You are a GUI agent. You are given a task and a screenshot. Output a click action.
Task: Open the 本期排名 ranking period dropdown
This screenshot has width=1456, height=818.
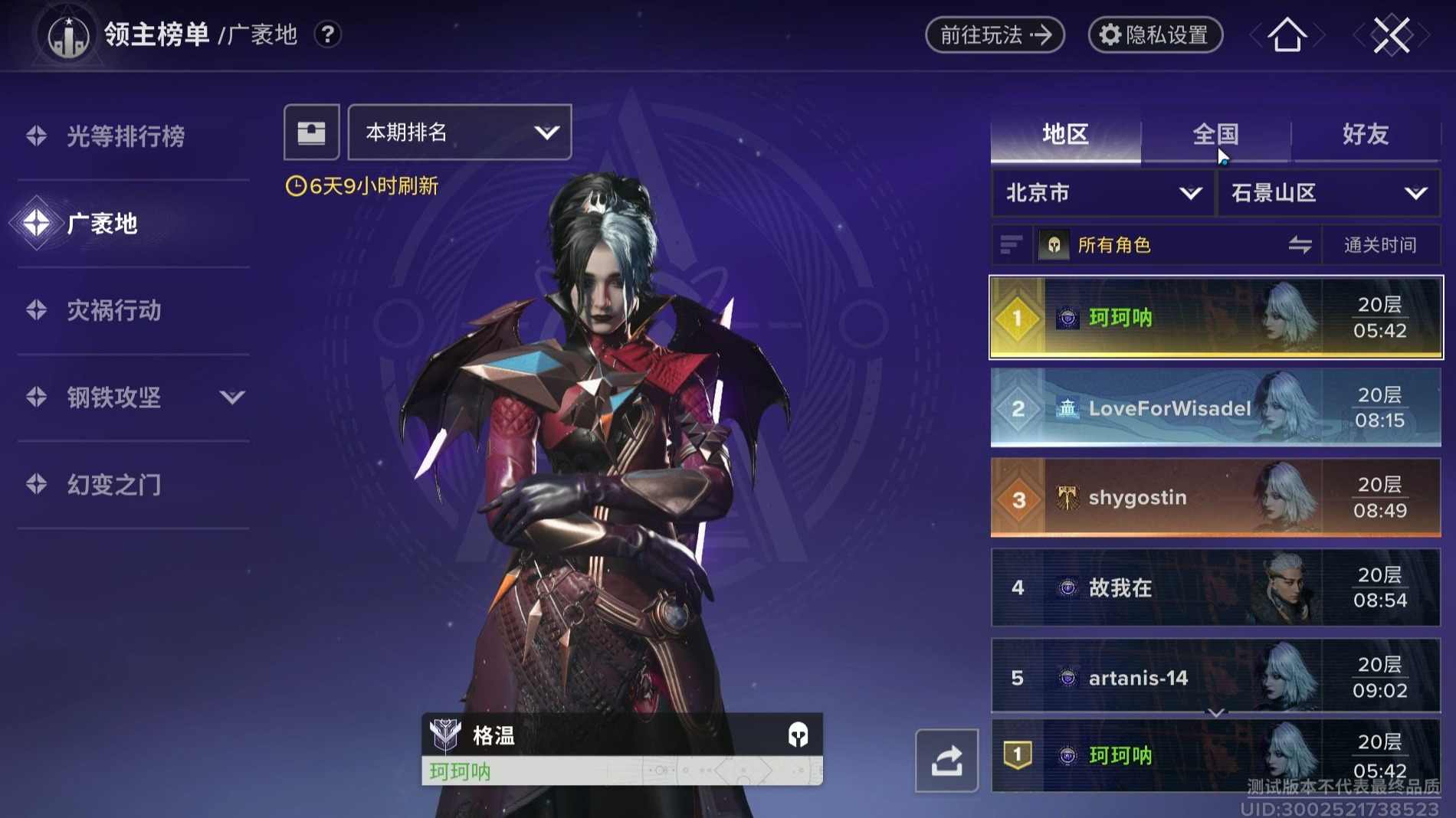[458, 132]
